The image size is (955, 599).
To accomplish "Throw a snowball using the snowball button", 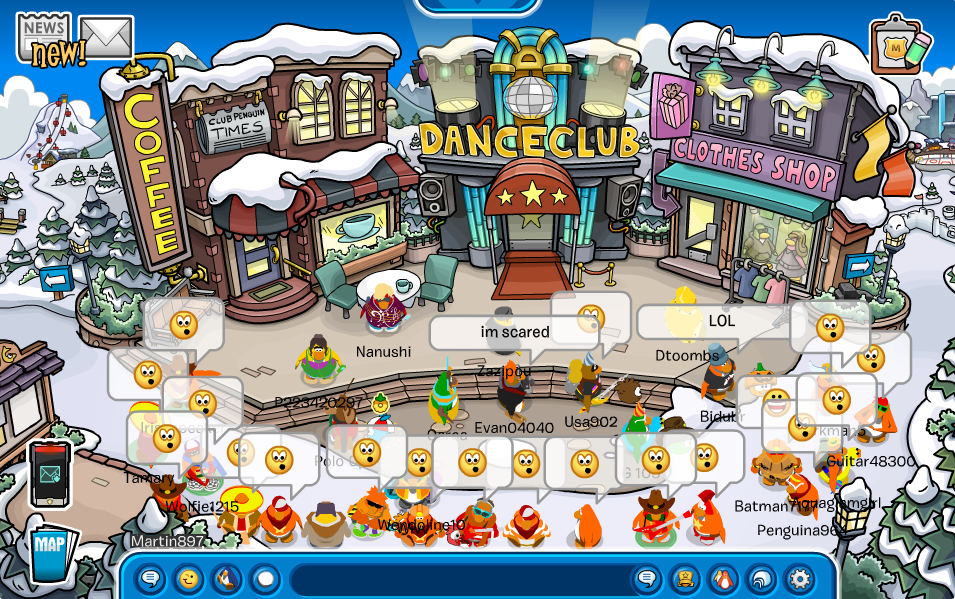I will 265,578.
